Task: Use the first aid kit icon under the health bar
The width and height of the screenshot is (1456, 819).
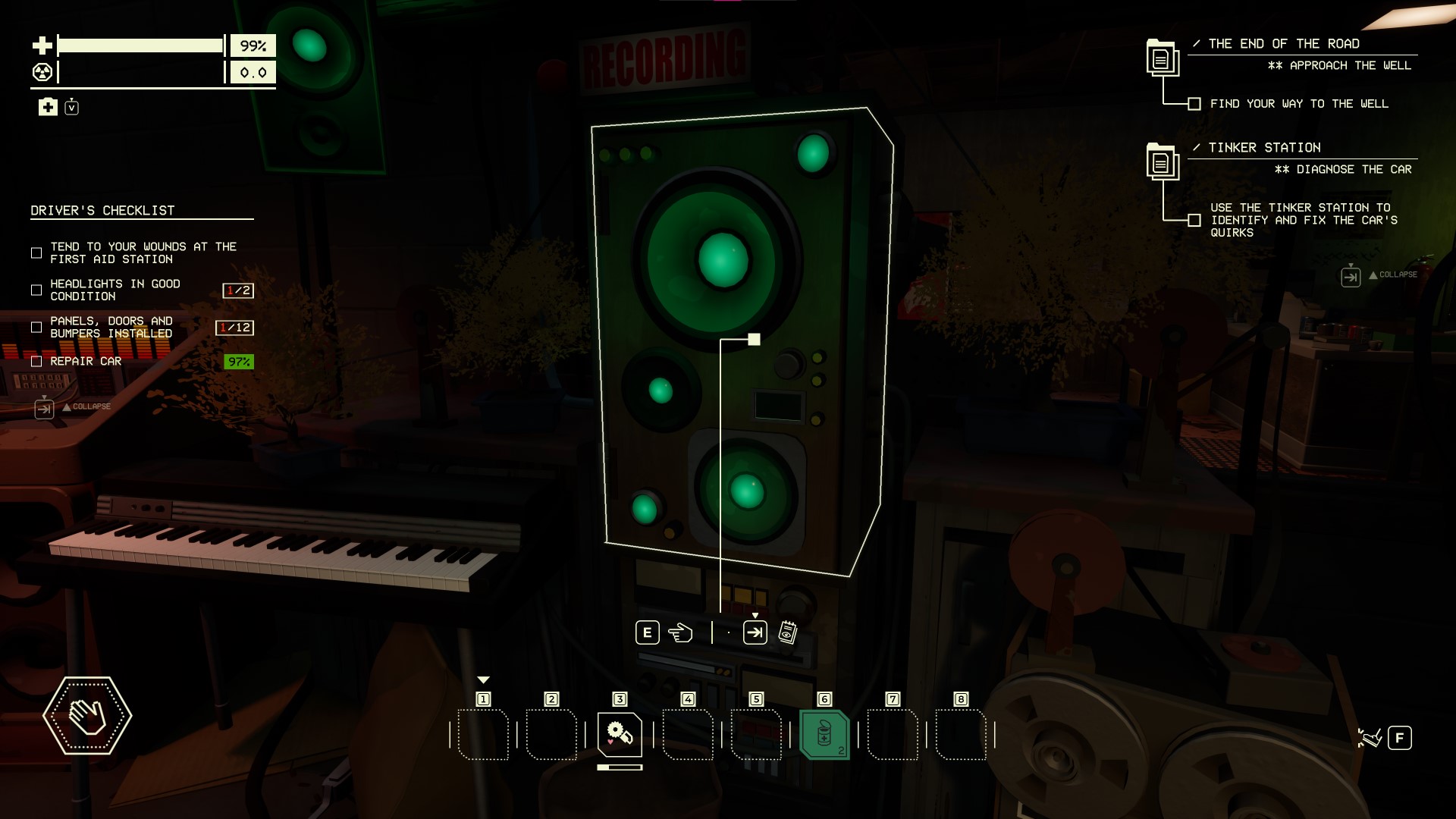Action: [x=48, y=107]
